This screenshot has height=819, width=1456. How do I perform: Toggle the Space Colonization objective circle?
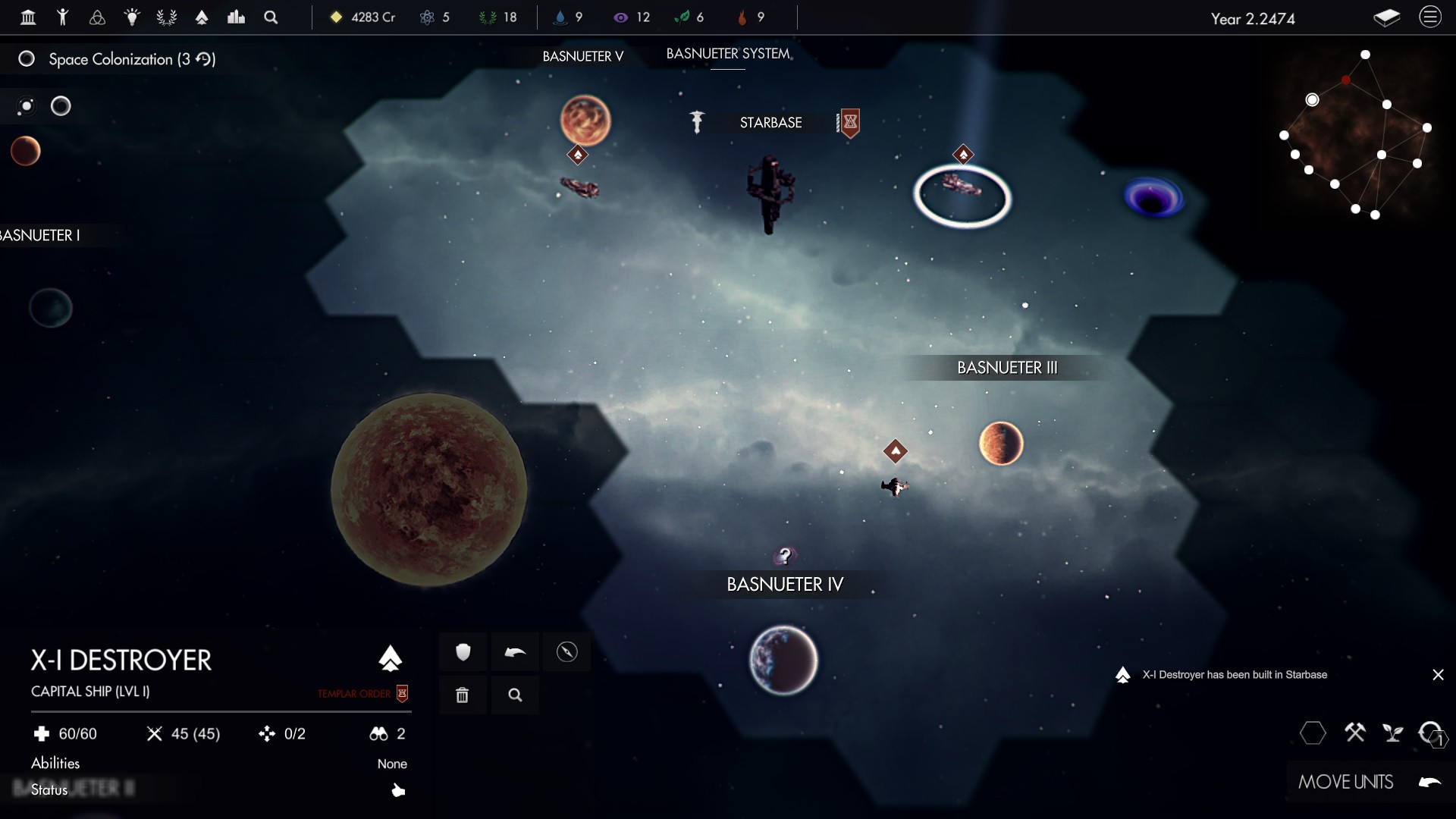[27, 58]
